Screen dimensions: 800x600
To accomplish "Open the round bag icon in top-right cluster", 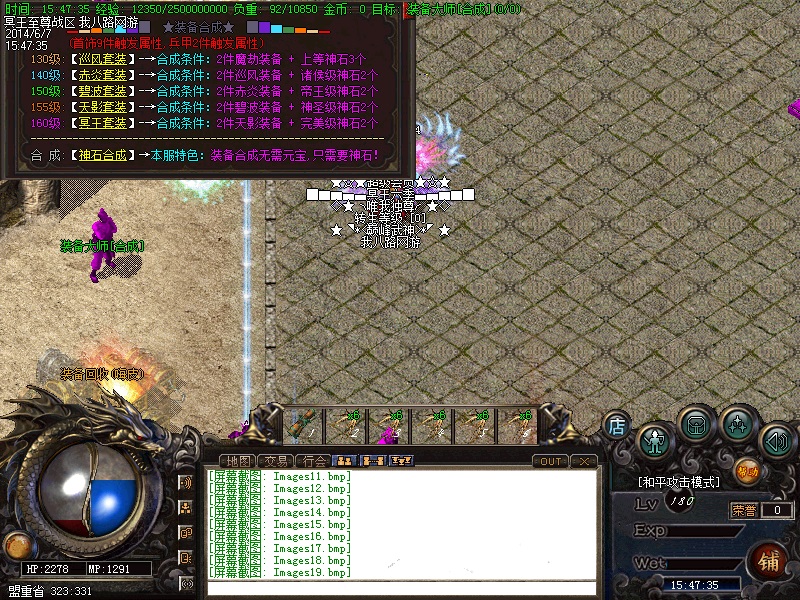I will [x=695, y=423].
